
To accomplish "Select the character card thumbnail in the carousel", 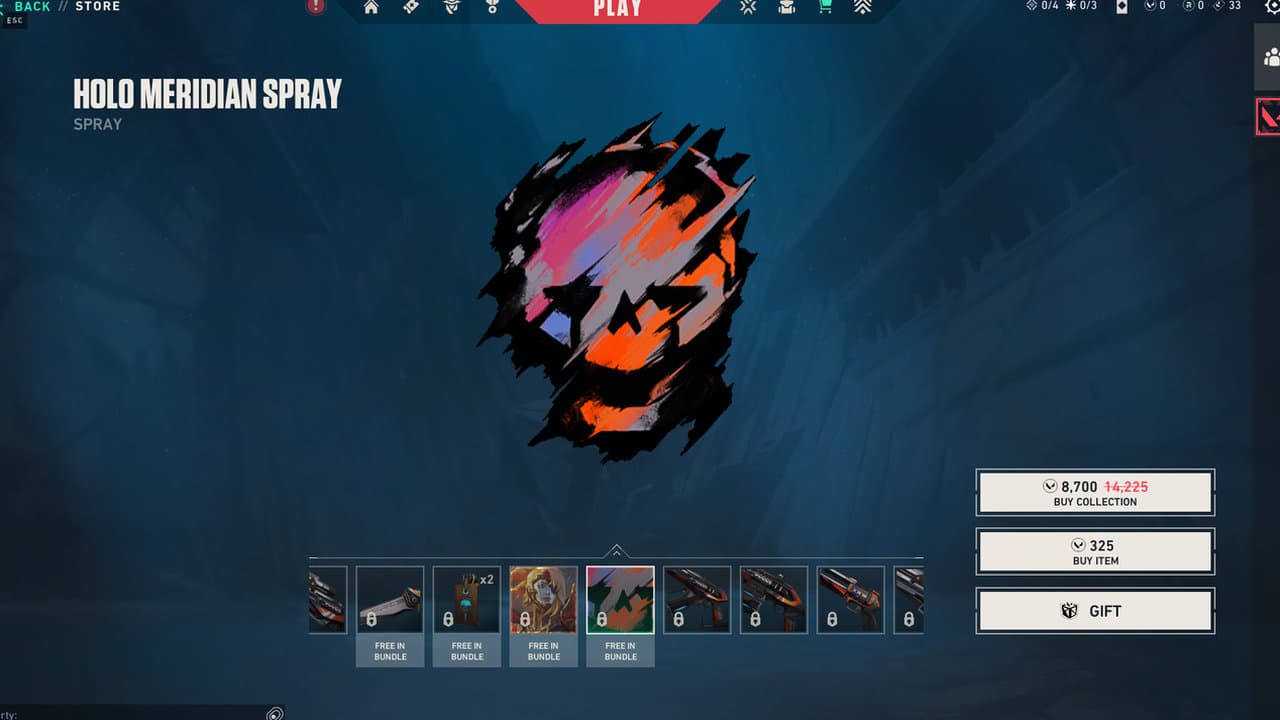I will point(543,598).
